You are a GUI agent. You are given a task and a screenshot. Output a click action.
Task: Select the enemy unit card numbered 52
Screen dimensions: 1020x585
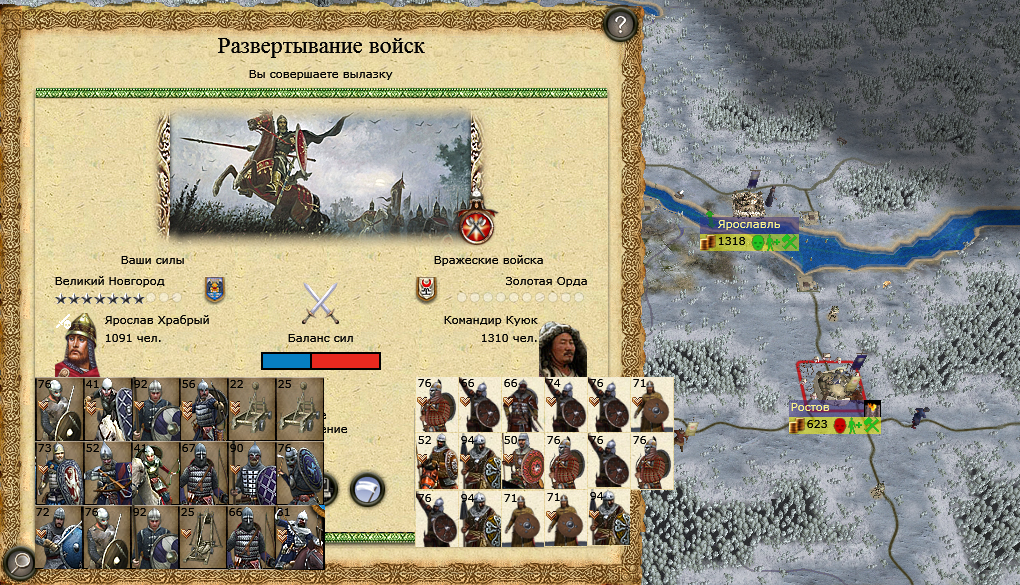tap(437, 461)
